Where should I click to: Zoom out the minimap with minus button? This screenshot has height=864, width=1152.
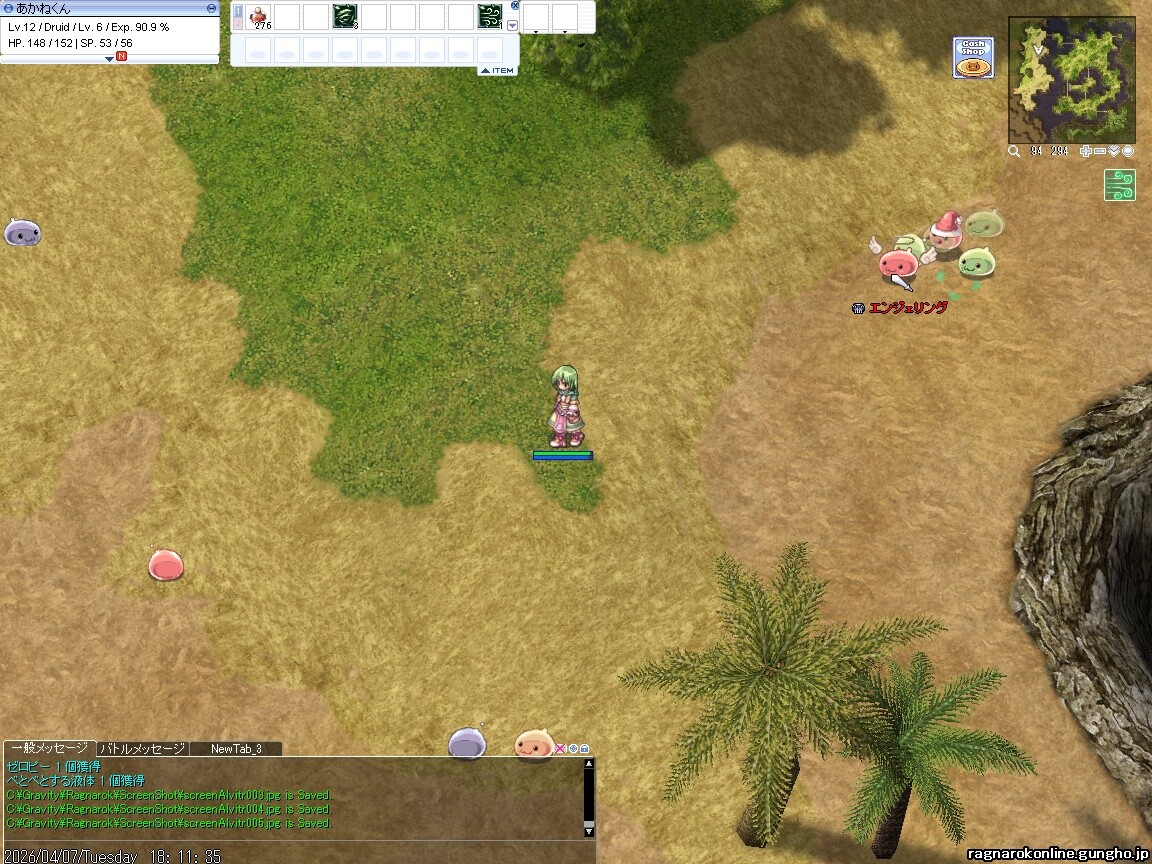pyautogui.click(x=1100, y=151)
